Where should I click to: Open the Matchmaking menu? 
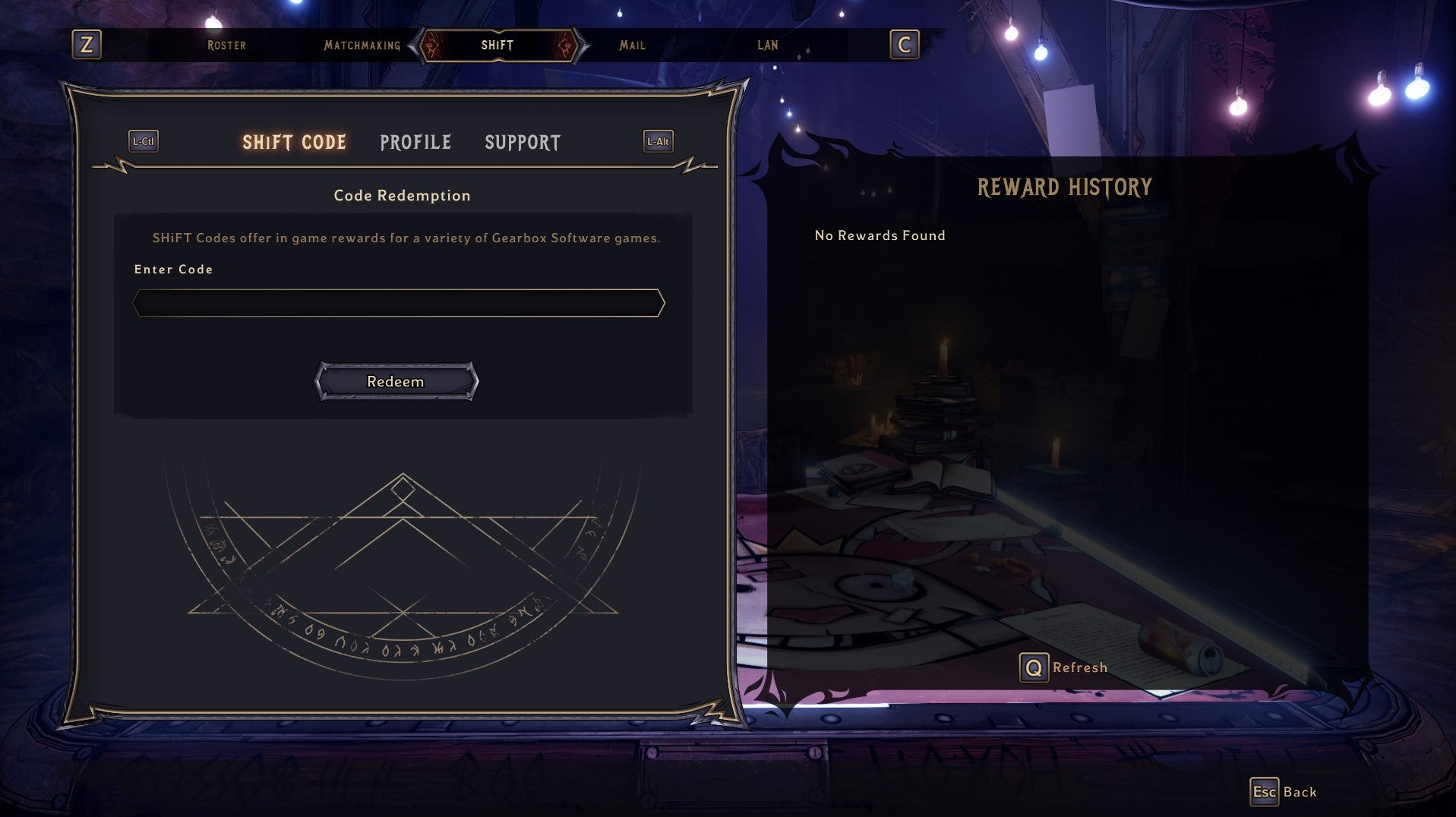pyautogui.click(x=362, y=46)
